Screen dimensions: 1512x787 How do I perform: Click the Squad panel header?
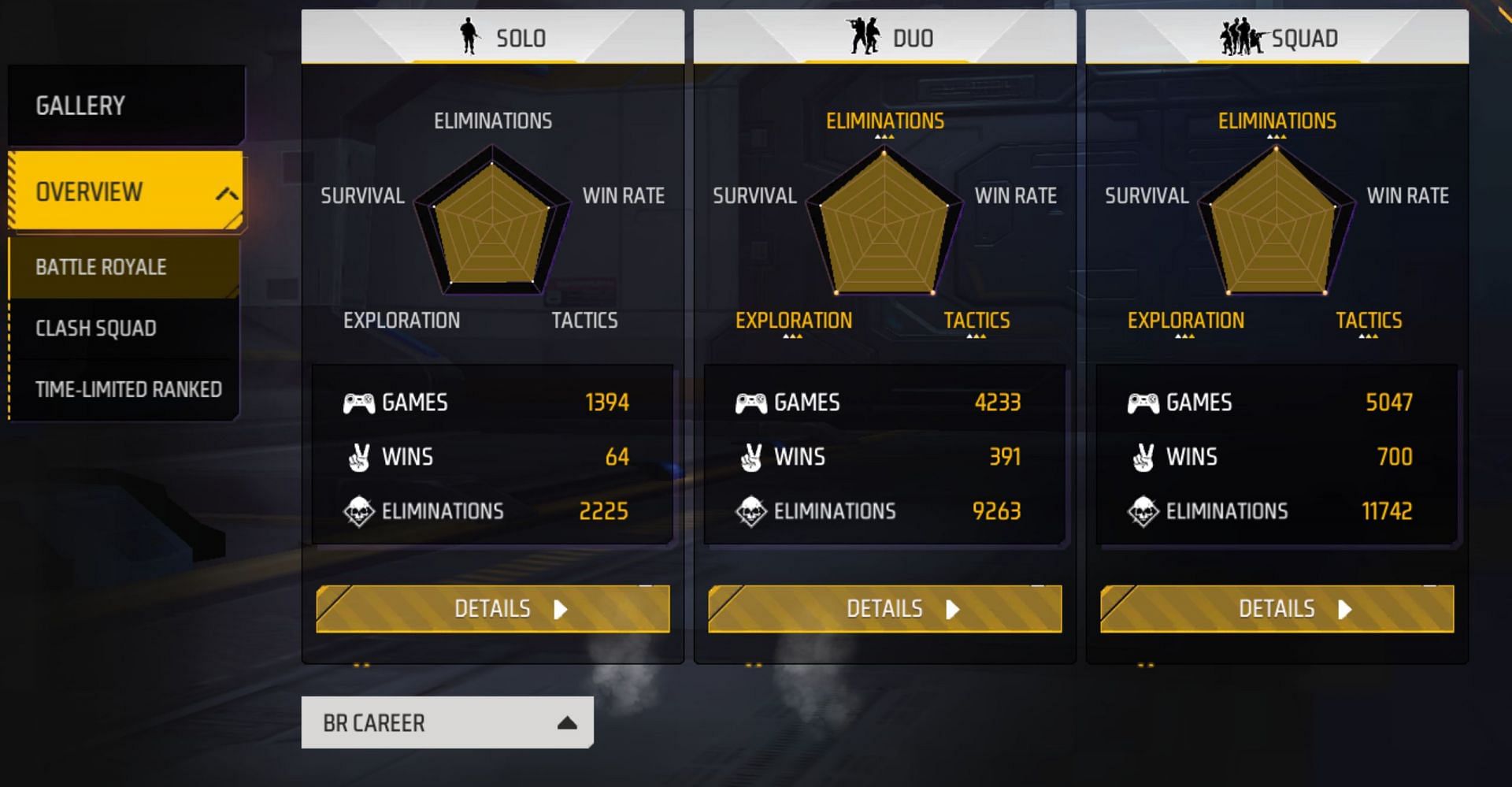1277,37
